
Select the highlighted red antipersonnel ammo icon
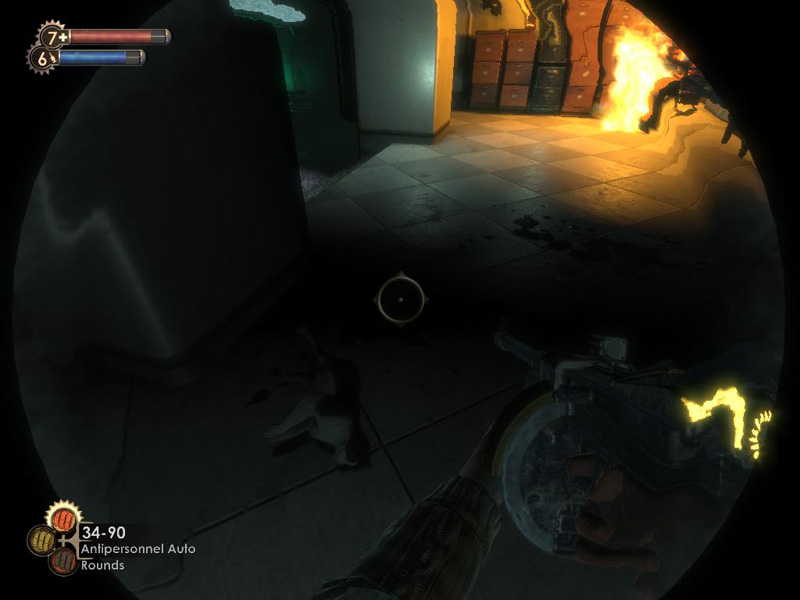(65, 519)
